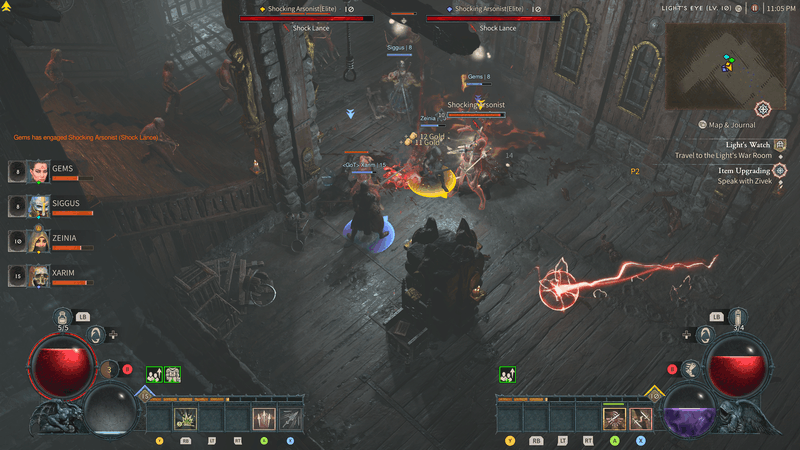This screenshot has height=450, width=800.
Task: Activate player two's green-highlighted skill slot
Action: (x=615, y=418)
